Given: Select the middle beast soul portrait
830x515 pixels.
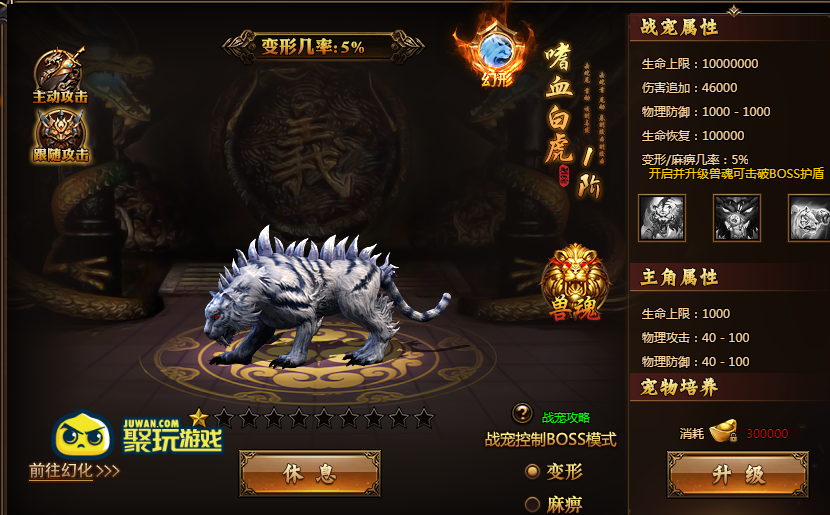Looking at the screenshot, I should tap(737, 217).
